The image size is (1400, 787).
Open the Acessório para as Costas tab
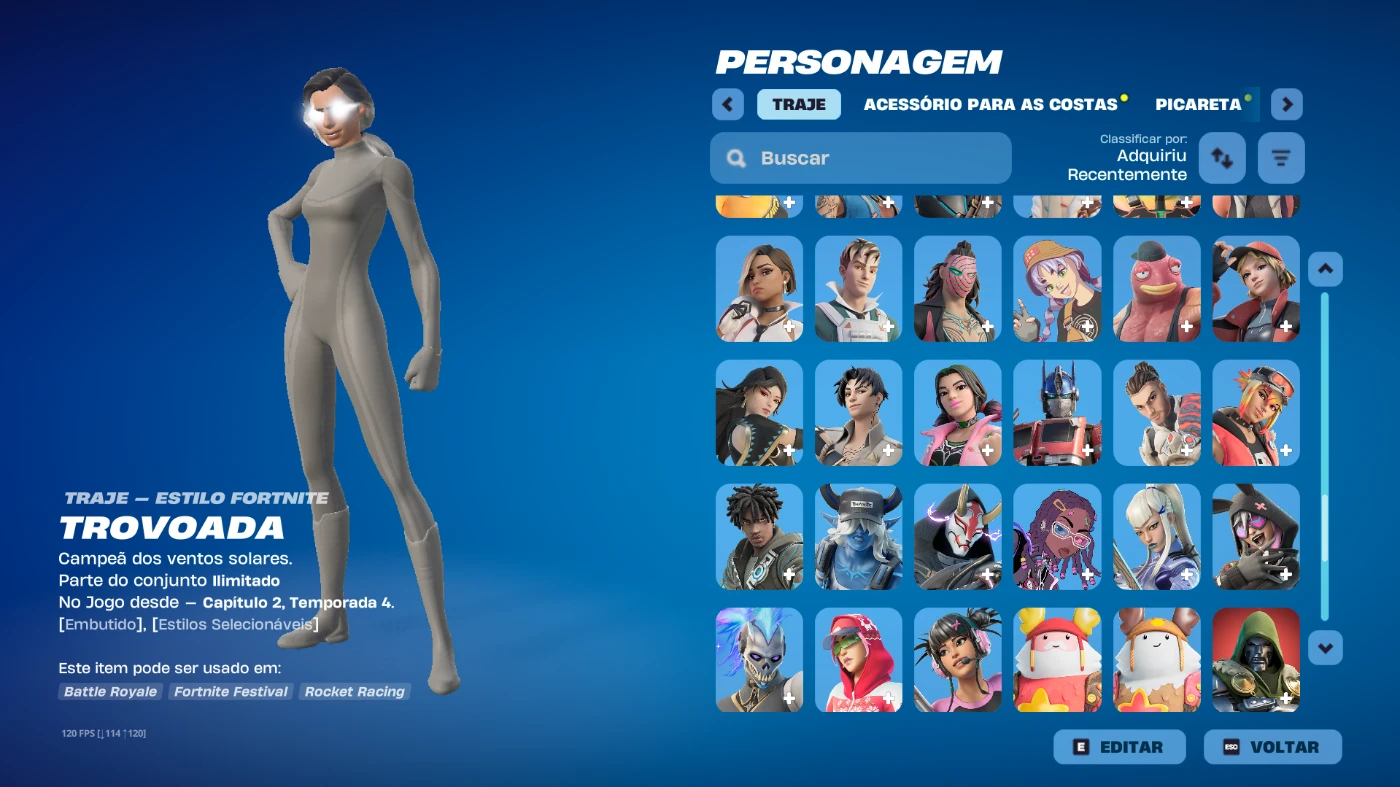pyautogui.click(x=990, y=104)
